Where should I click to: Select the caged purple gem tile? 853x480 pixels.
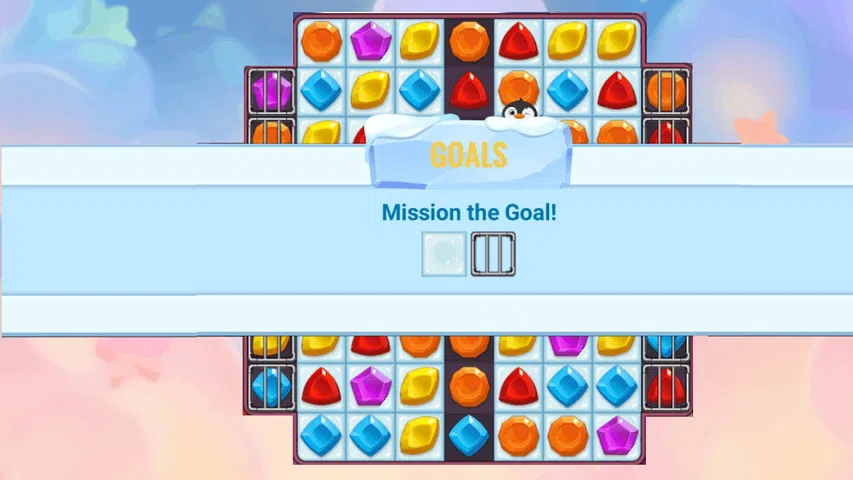coord(271,91)
